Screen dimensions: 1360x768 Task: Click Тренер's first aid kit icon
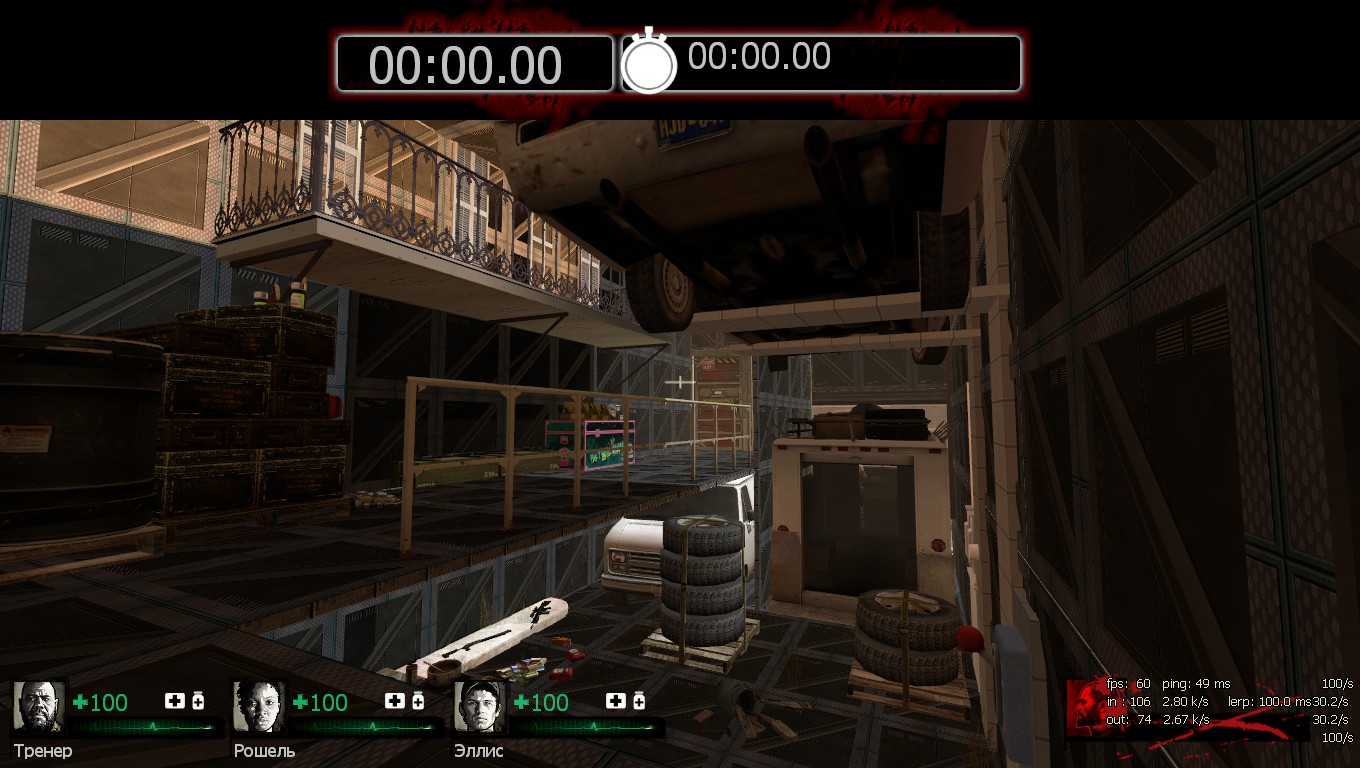(174, 701)
